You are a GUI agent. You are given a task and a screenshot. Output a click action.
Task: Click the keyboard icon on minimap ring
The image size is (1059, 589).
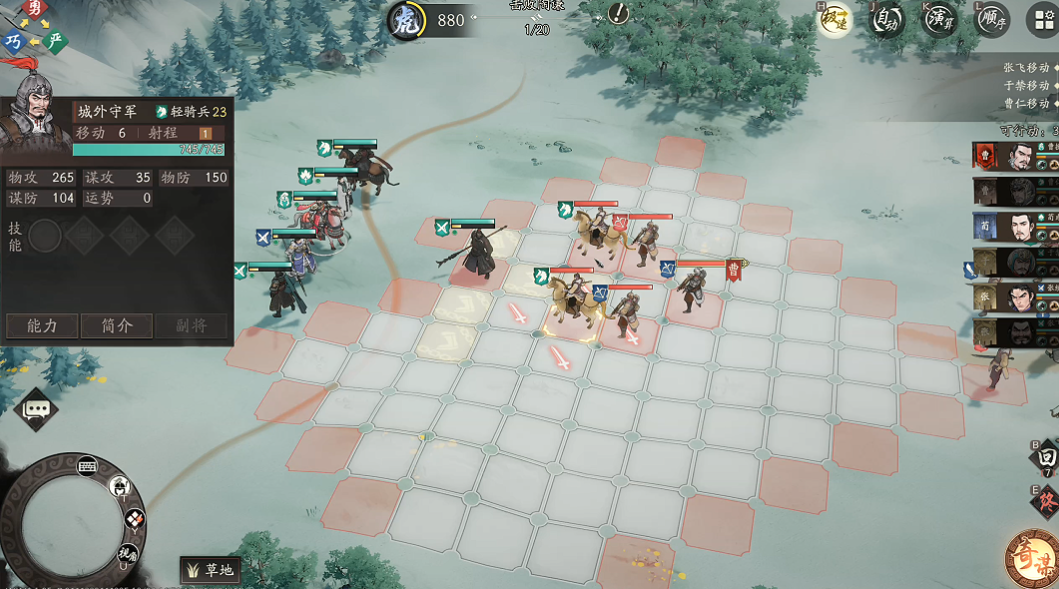(87, 465)
